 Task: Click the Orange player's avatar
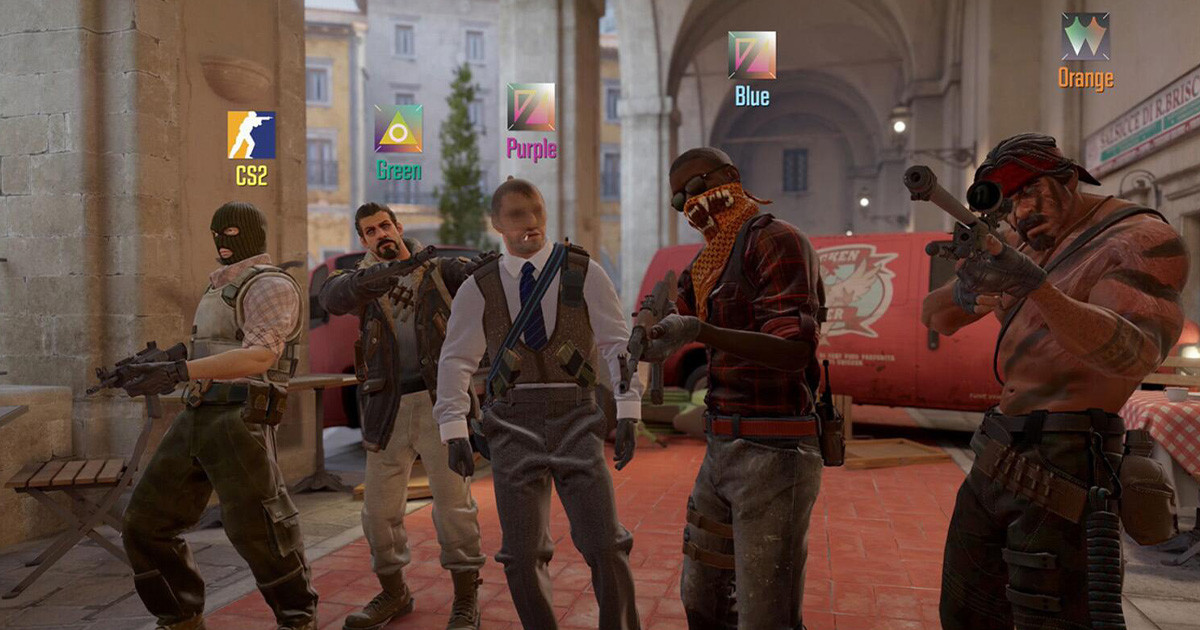click(1085, 36)
